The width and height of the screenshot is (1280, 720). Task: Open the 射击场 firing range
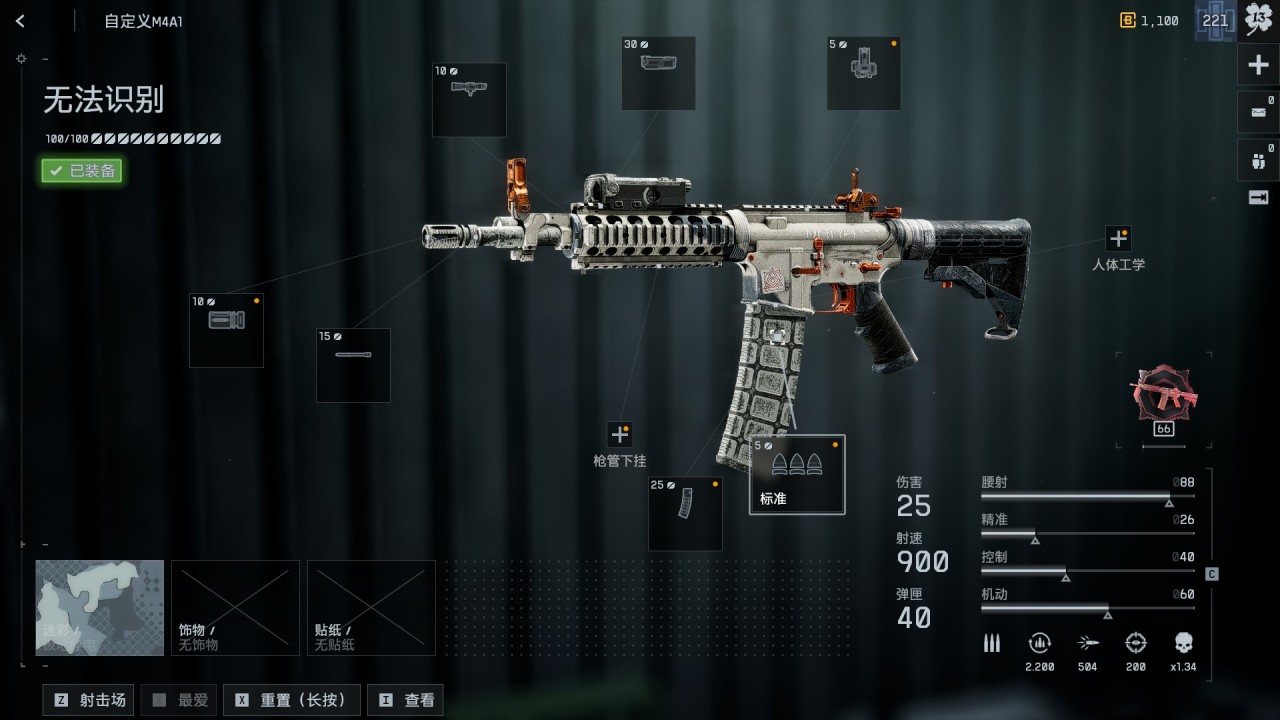coord(89,700)
